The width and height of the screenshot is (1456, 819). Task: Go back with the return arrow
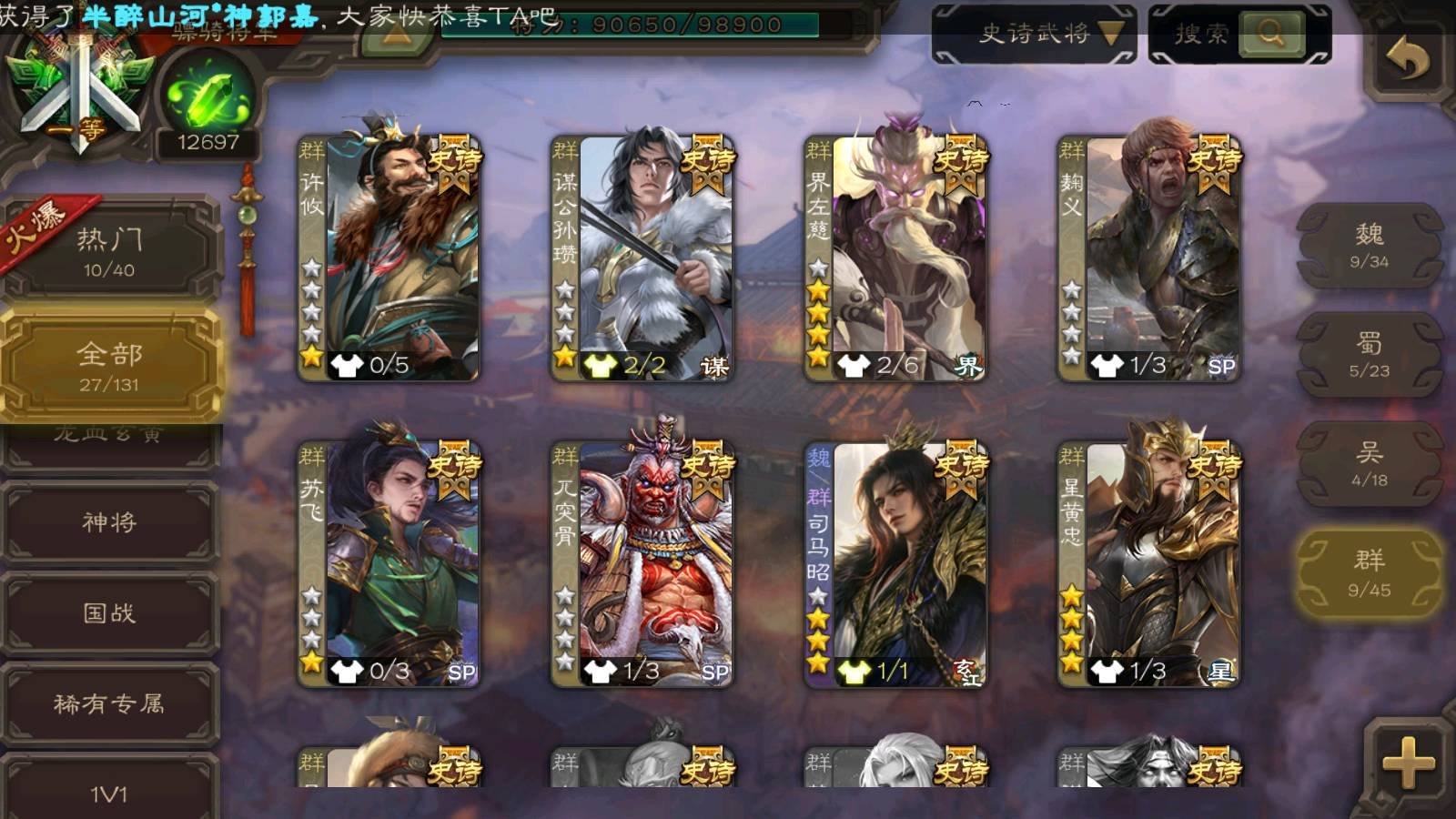pos(1407,60)
